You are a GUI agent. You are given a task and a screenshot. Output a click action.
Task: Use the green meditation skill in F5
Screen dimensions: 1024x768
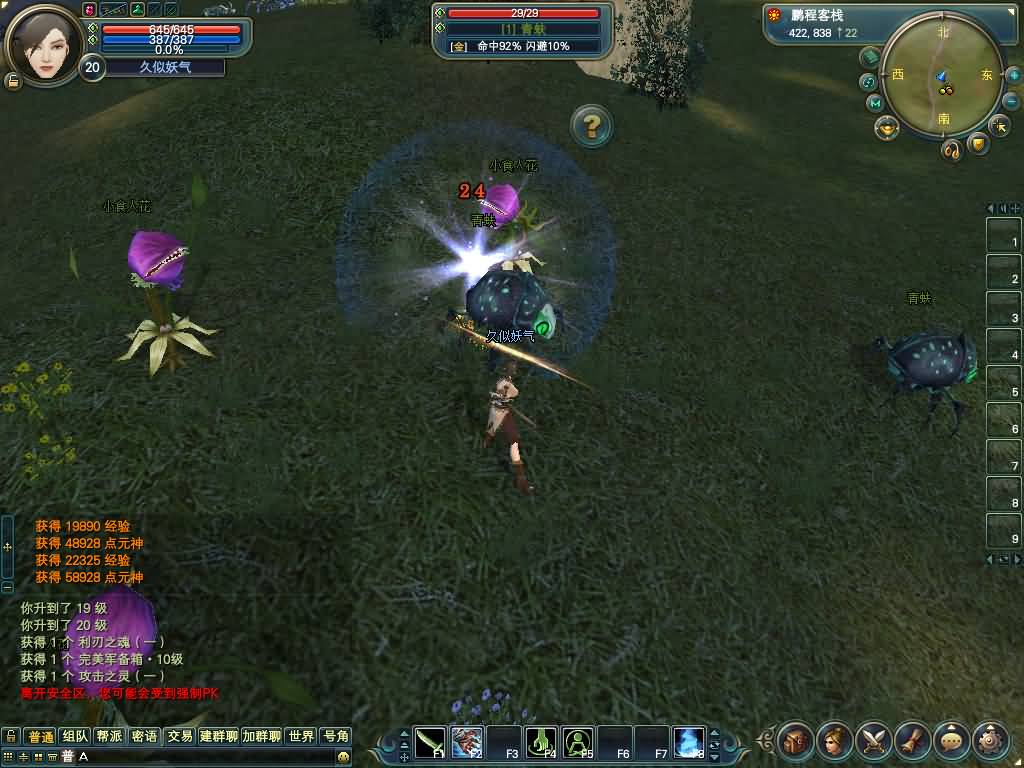(x=578, y=741)
